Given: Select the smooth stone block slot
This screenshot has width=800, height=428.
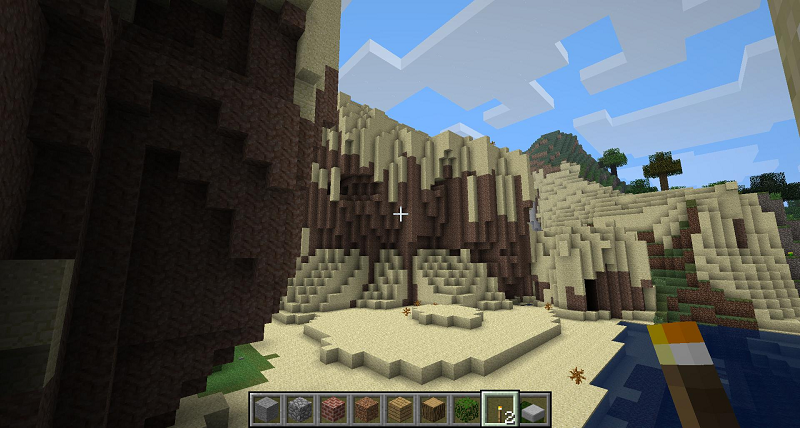Looking at the screenshot, I should click(x=266, y=409).
